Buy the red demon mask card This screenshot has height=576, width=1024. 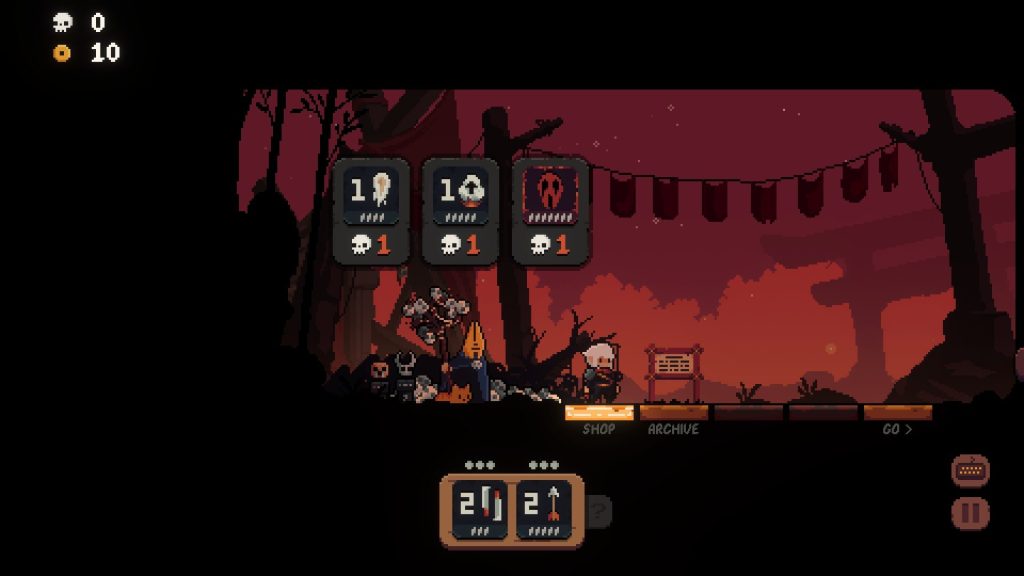tap(550, 210)
